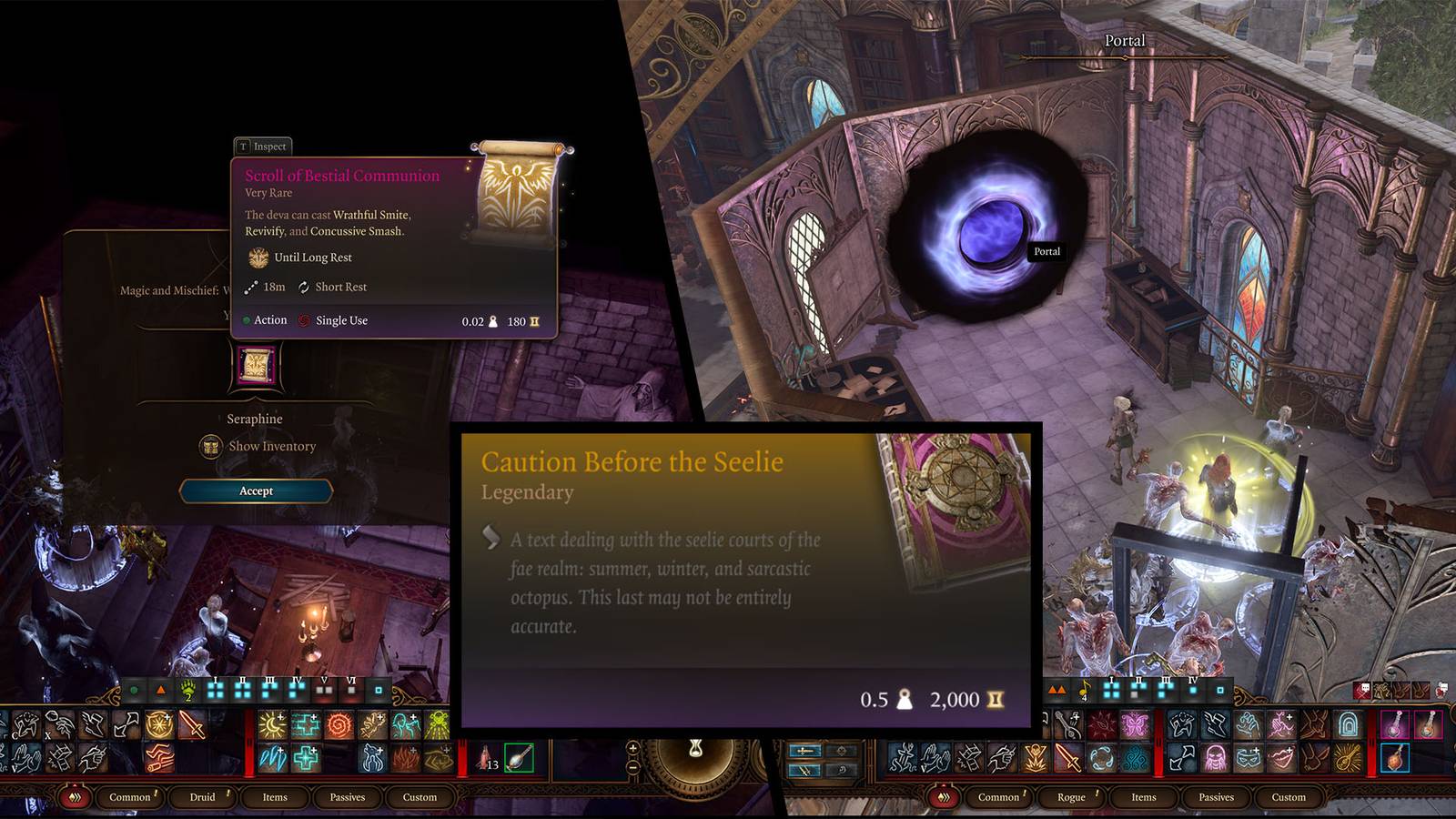Switch to the Passives tab on druid hotbar
Viewport: 1456px width, 819px height.
(x=349, y=797)
